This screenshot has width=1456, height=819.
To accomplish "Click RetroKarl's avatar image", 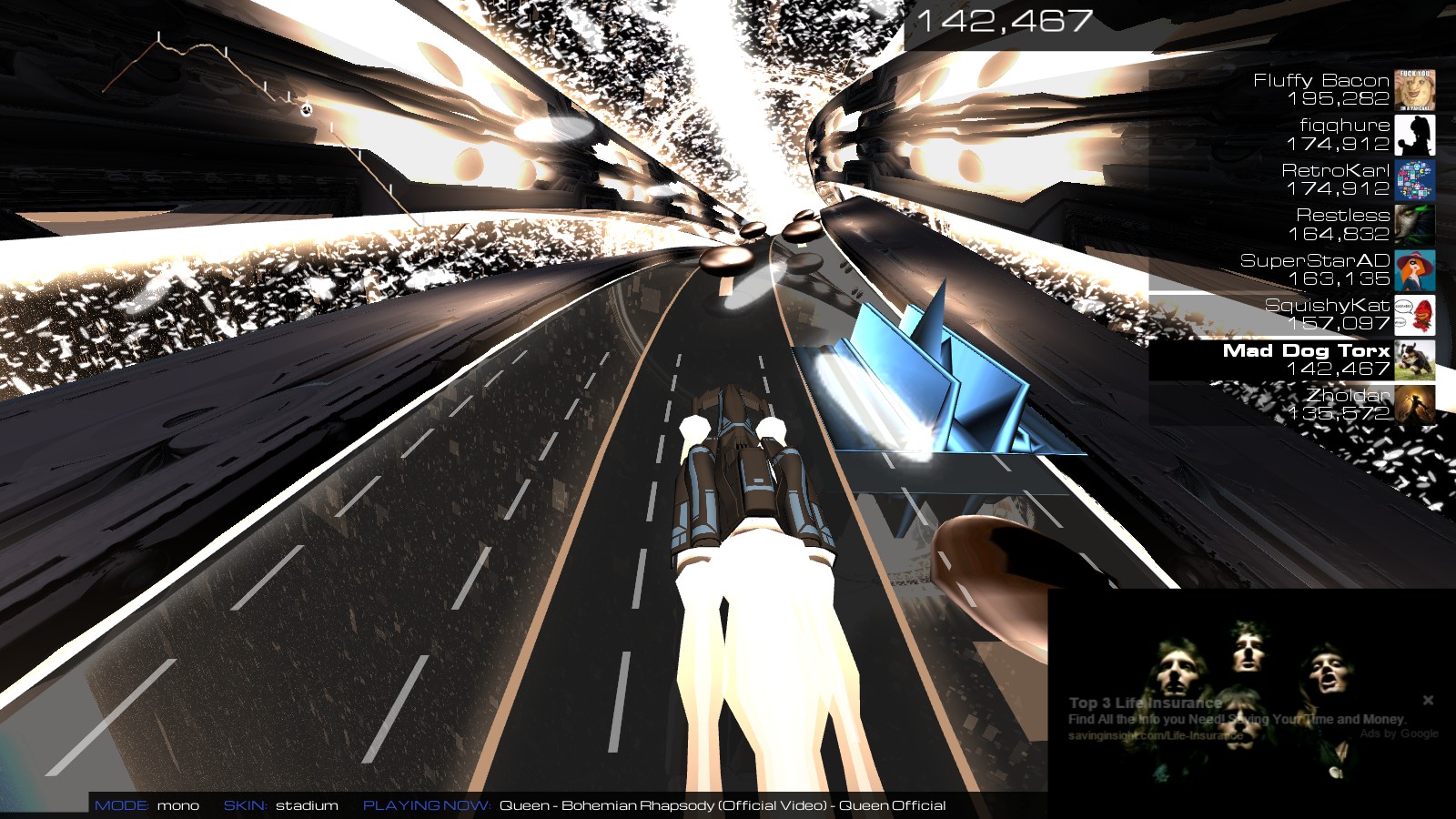I will [x=1416, y=179].
